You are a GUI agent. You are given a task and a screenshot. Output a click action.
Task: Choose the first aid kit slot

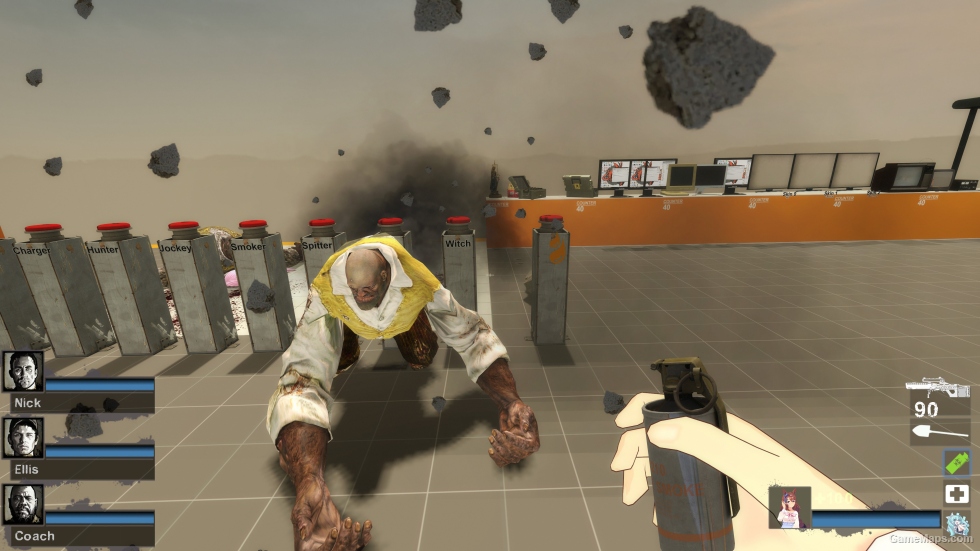point(957,493)
